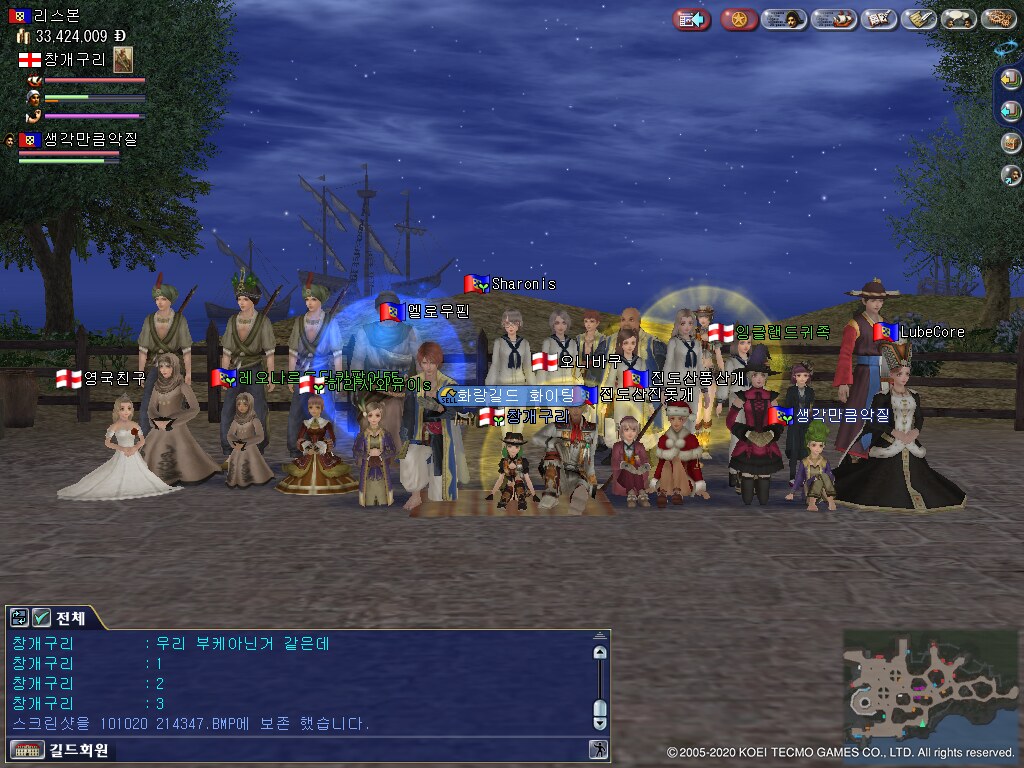This screenshot has height=768, width=1024.
Task: Click the chat window switch icon
Action: (20, 618)
